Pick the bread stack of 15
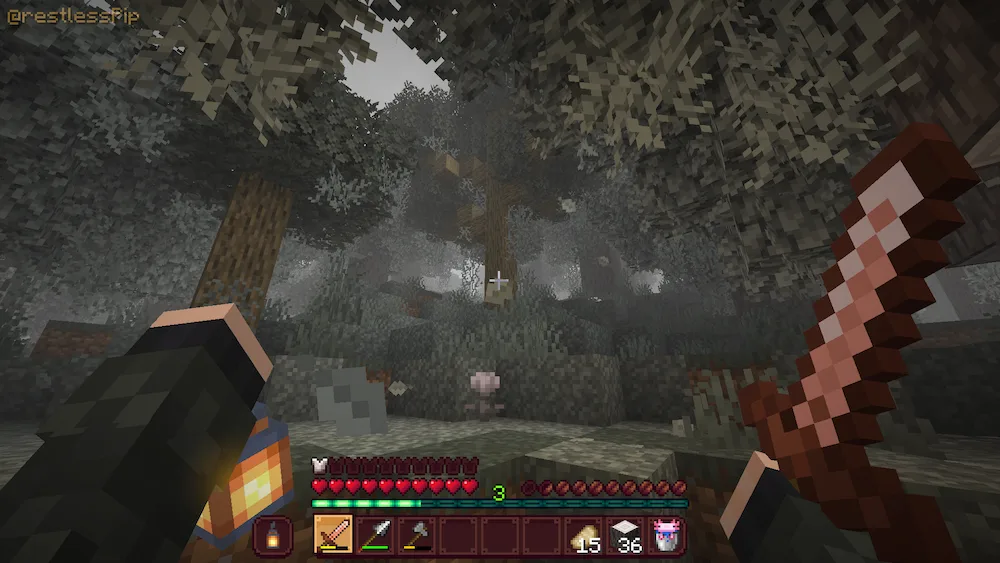The image size is (1000, 563). pos(583,535)
